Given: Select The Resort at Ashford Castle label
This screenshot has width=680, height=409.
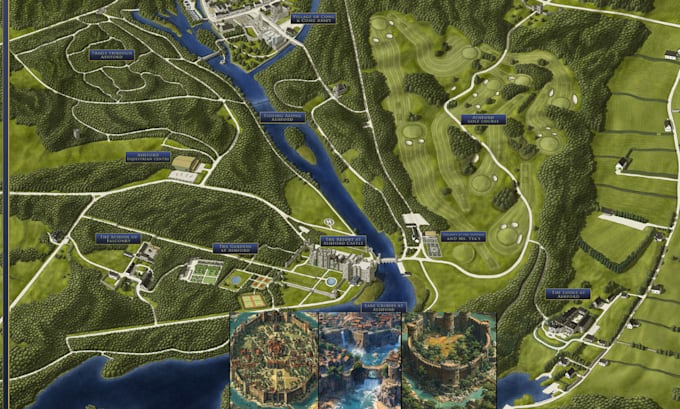Looking at the screenshot, I should 343,241.
